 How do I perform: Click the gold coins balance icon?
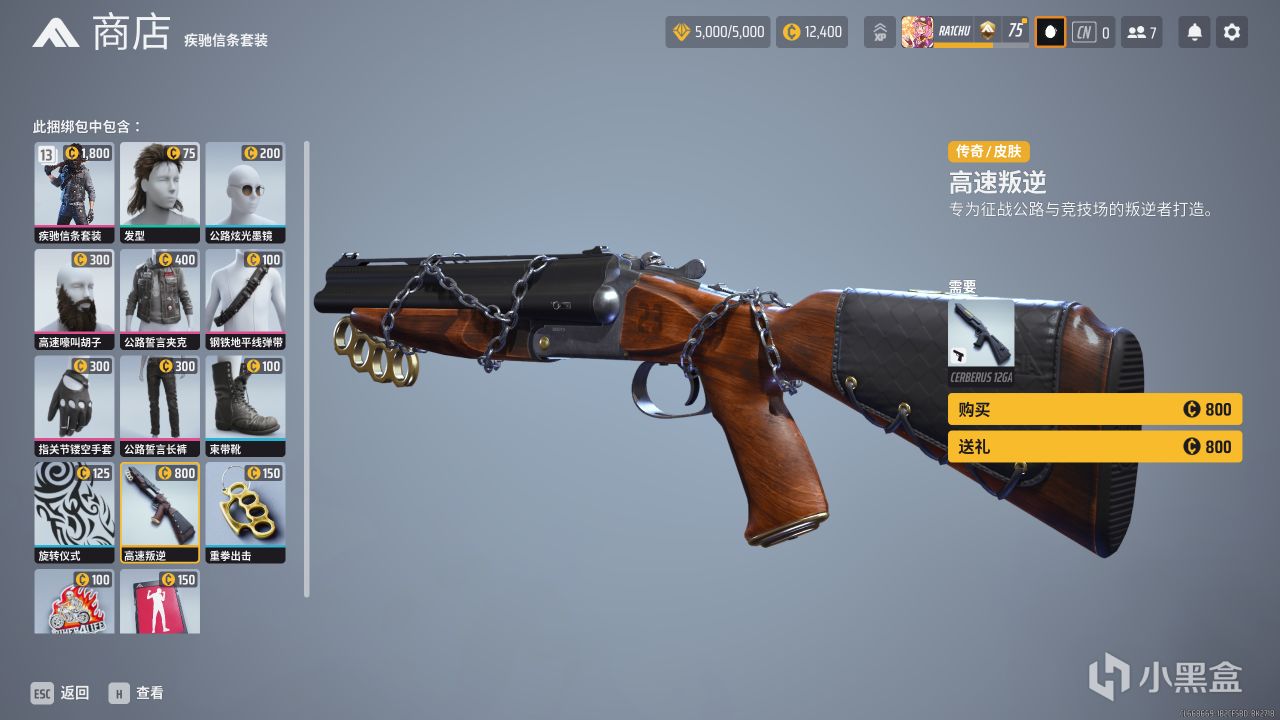[788, 31]
